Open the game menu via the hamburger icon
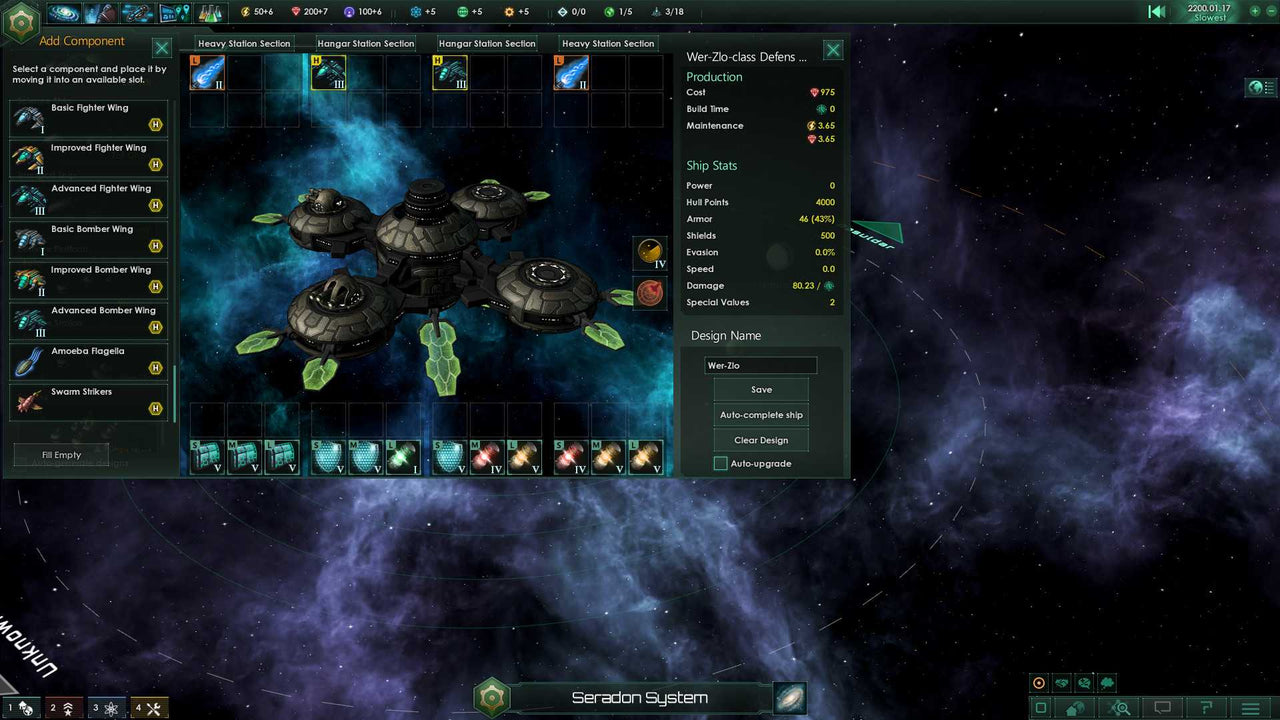The image size is (1280, 720). [x=1248, y=707]
